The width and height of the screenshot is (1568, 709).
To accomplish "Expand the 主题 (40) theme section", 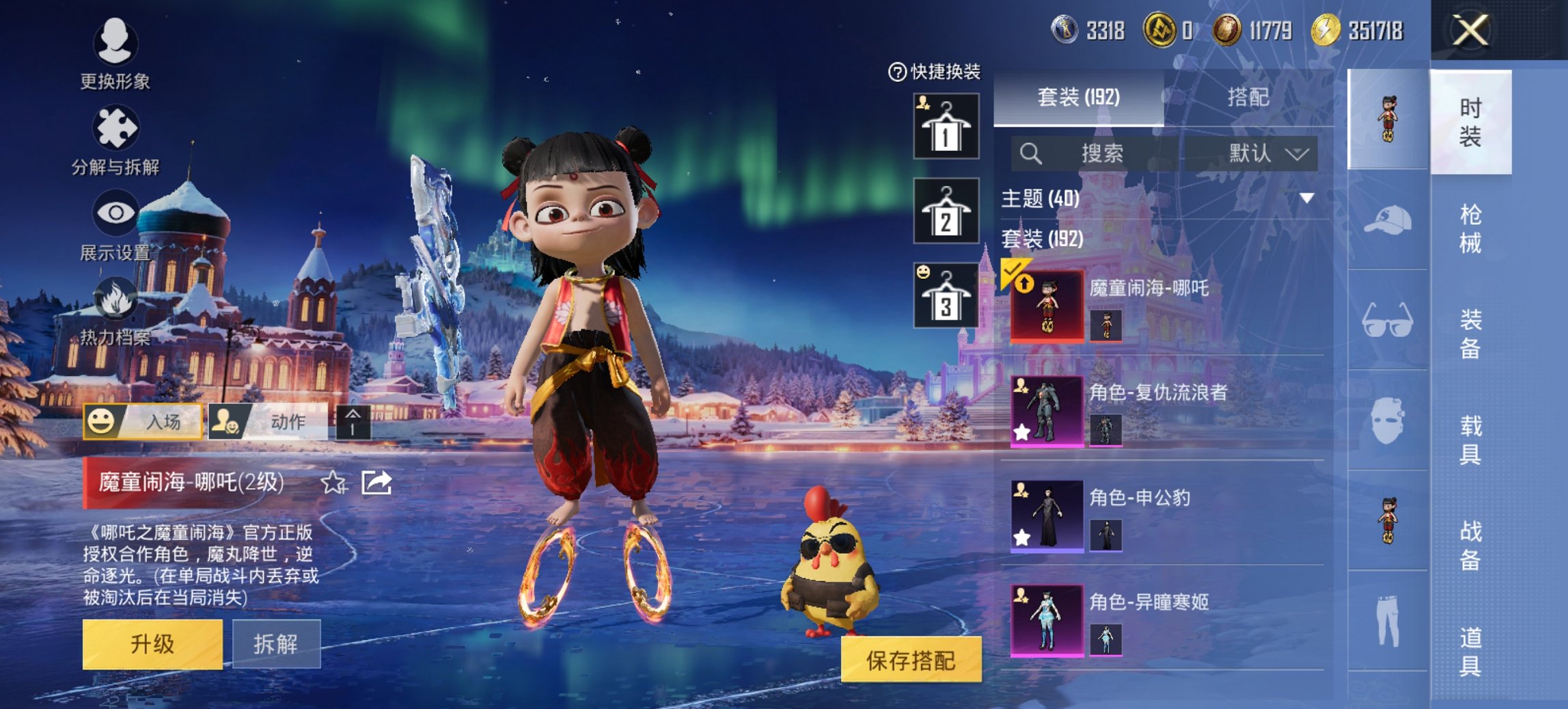I will point(1306,198).
